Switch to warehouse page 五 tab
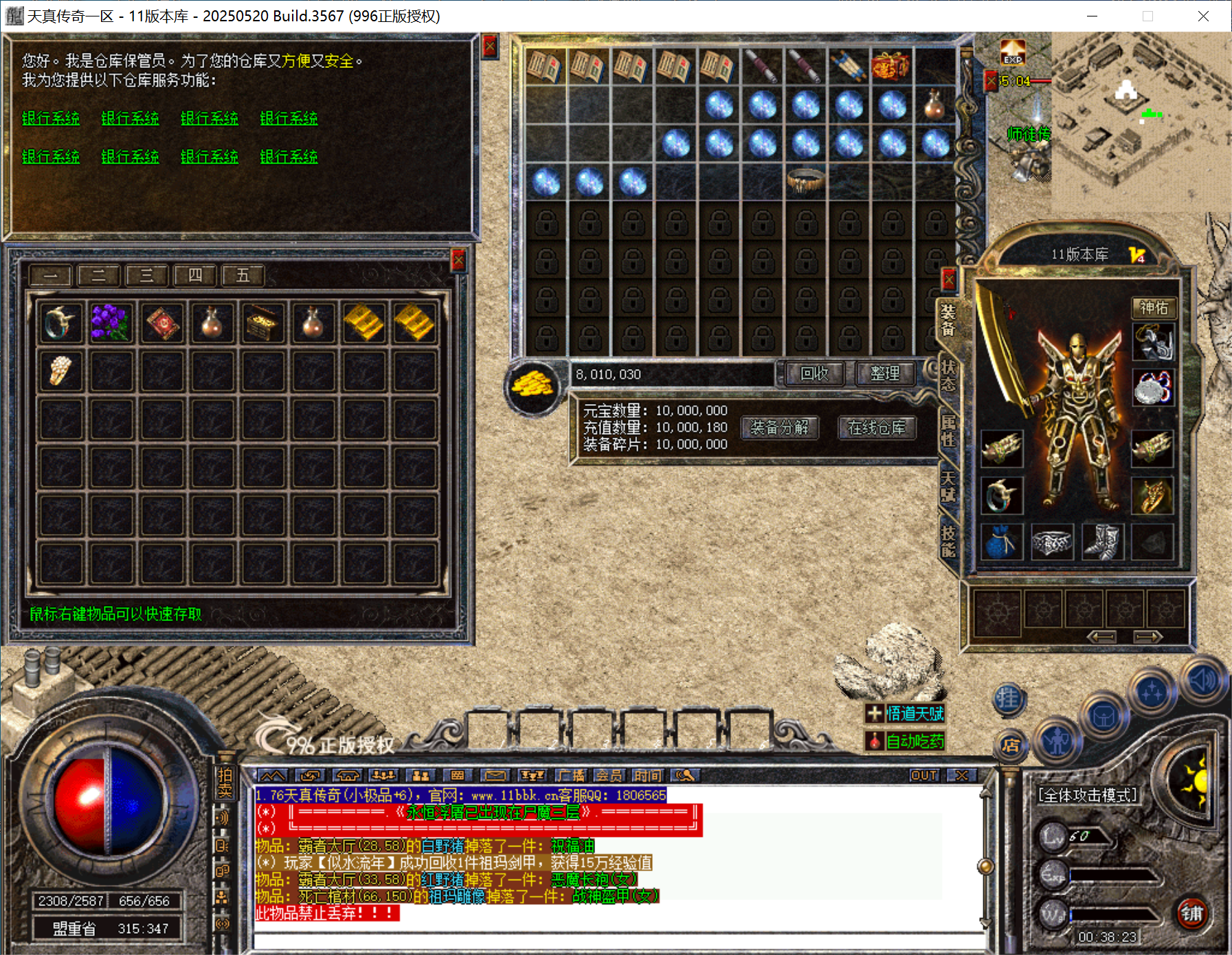 click(x=243, y=276)
